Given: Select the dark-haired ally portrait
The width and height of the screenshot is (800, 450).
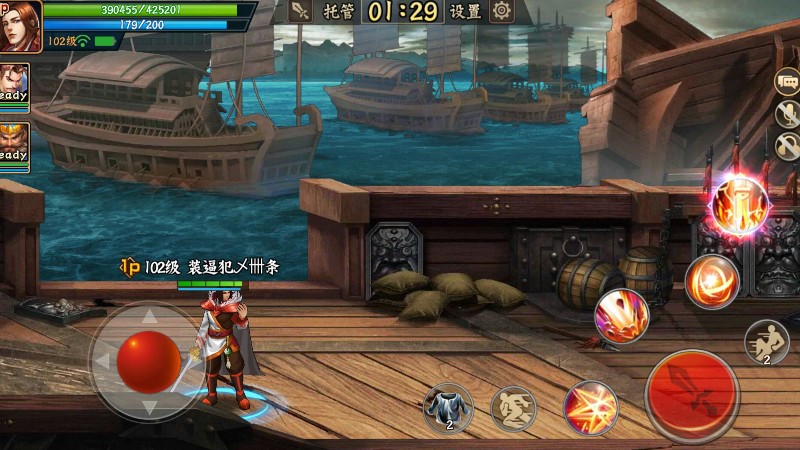Looking at the screenshot, I should 13,84.
